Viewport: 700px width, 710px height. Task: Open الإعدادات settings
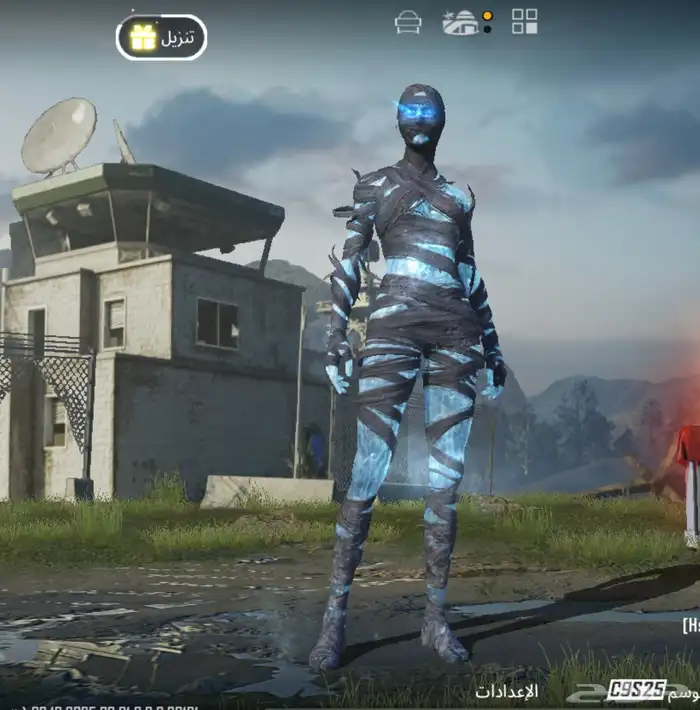pos(506,690)
